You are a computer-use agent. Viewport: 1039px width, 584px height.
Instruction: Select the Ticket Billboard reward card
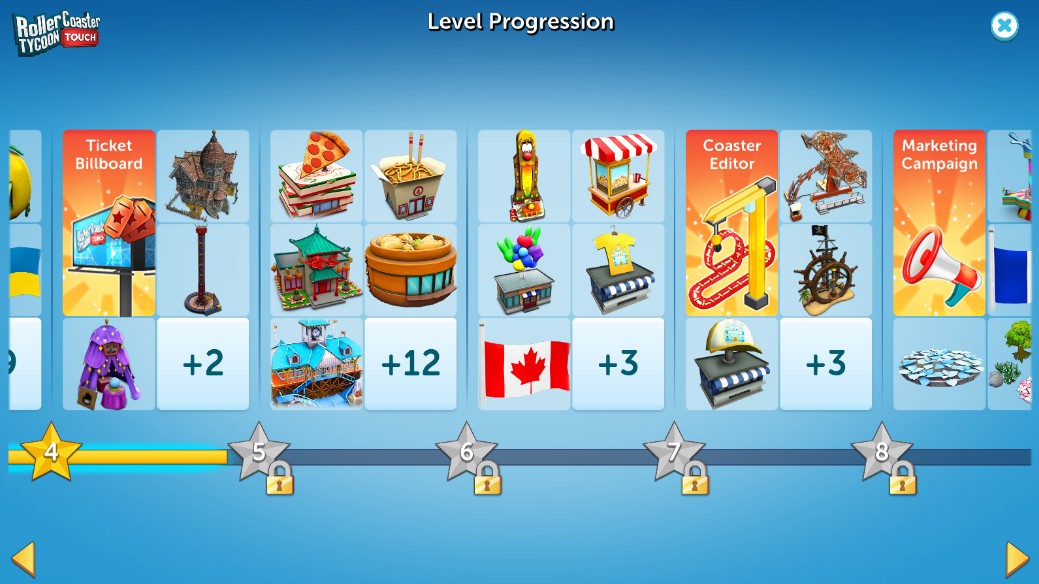point(109,223)
